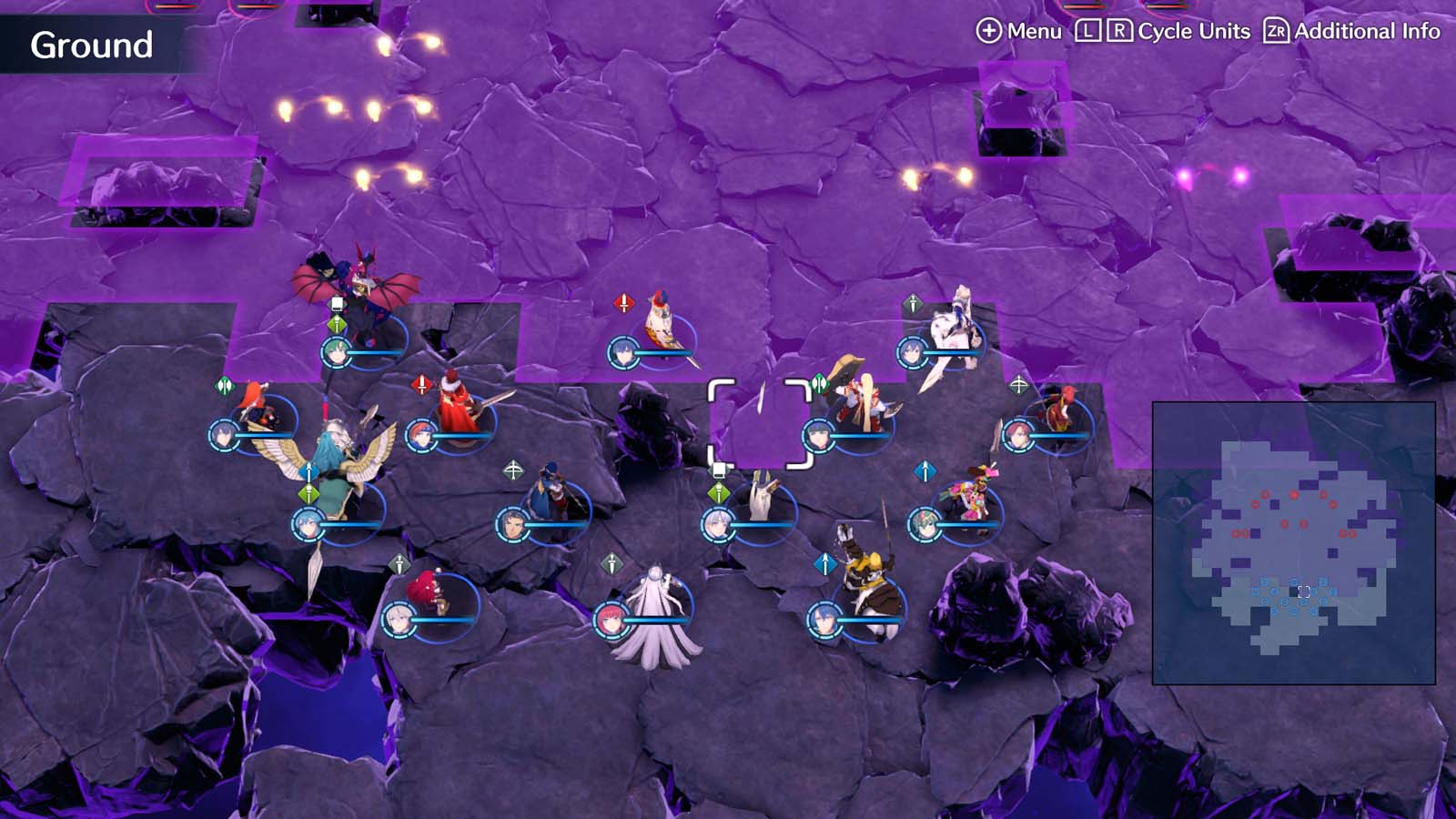Select the bow icon above the blue-haired archer

(513, 470)
